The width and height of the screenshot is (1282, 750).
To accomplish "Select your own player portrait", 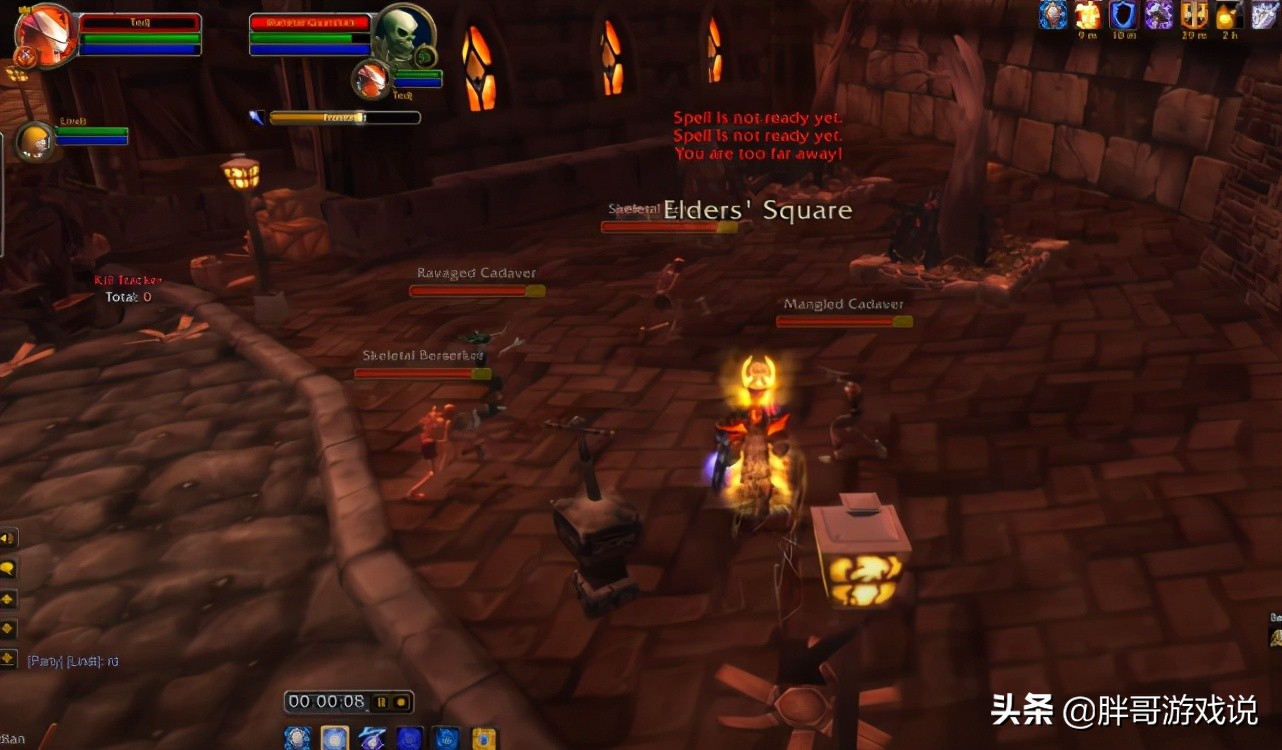I will click(45, 35).
